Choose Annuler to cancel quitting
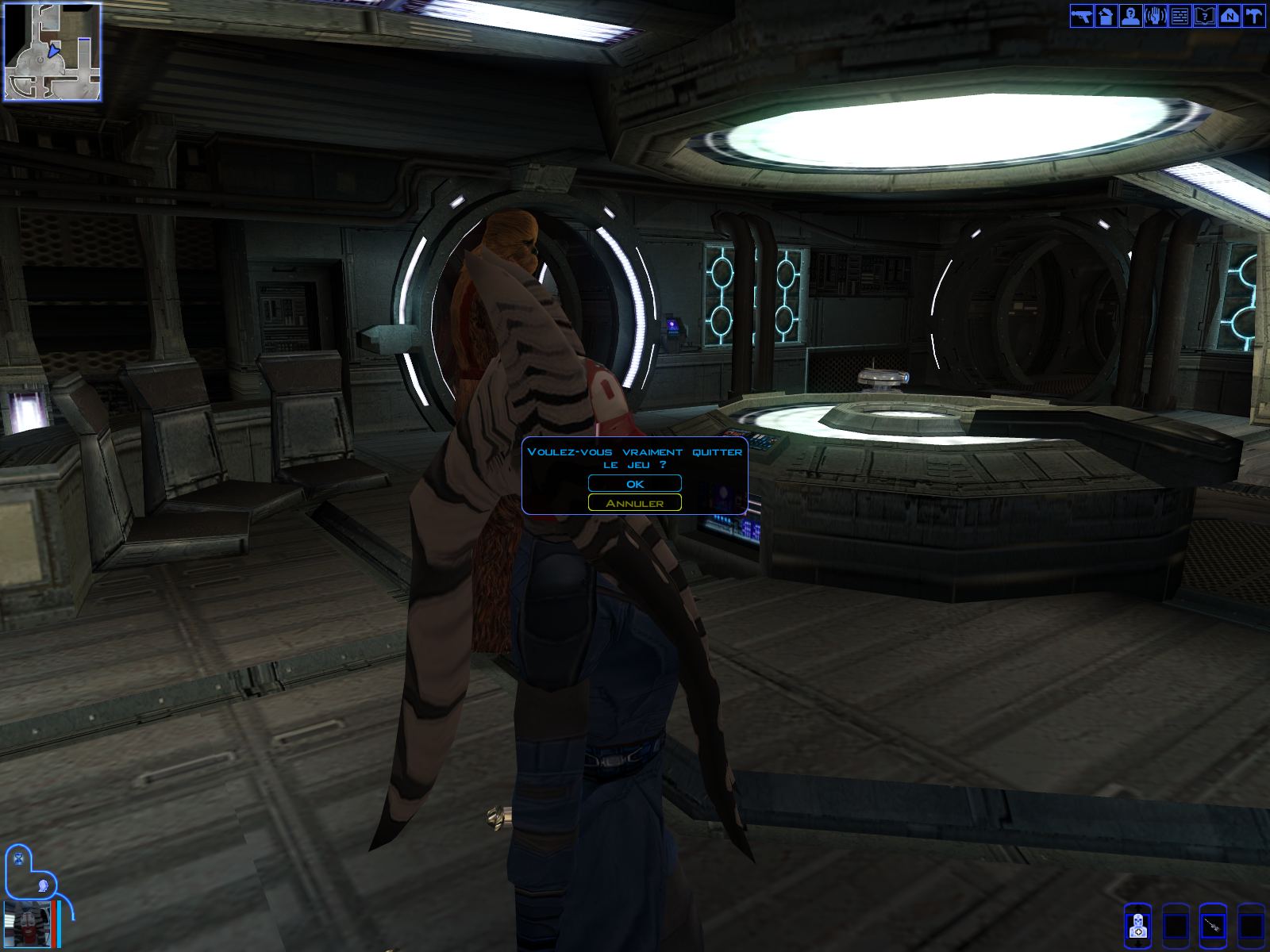This screenshot has width=1270, height=952. [634, 502]
